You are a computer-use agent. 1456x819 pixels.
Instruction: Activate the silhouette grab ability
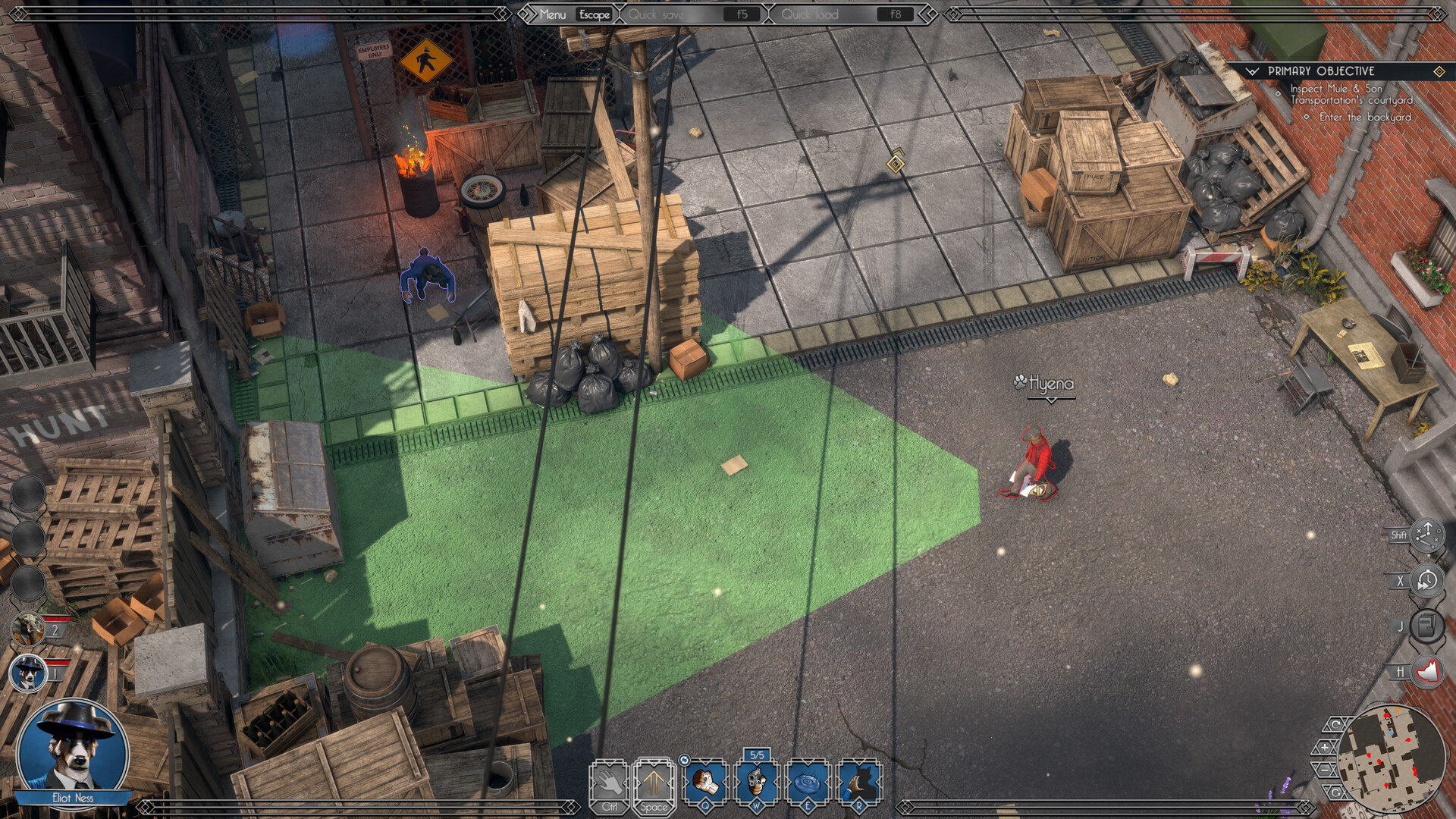tap(858, 782)
